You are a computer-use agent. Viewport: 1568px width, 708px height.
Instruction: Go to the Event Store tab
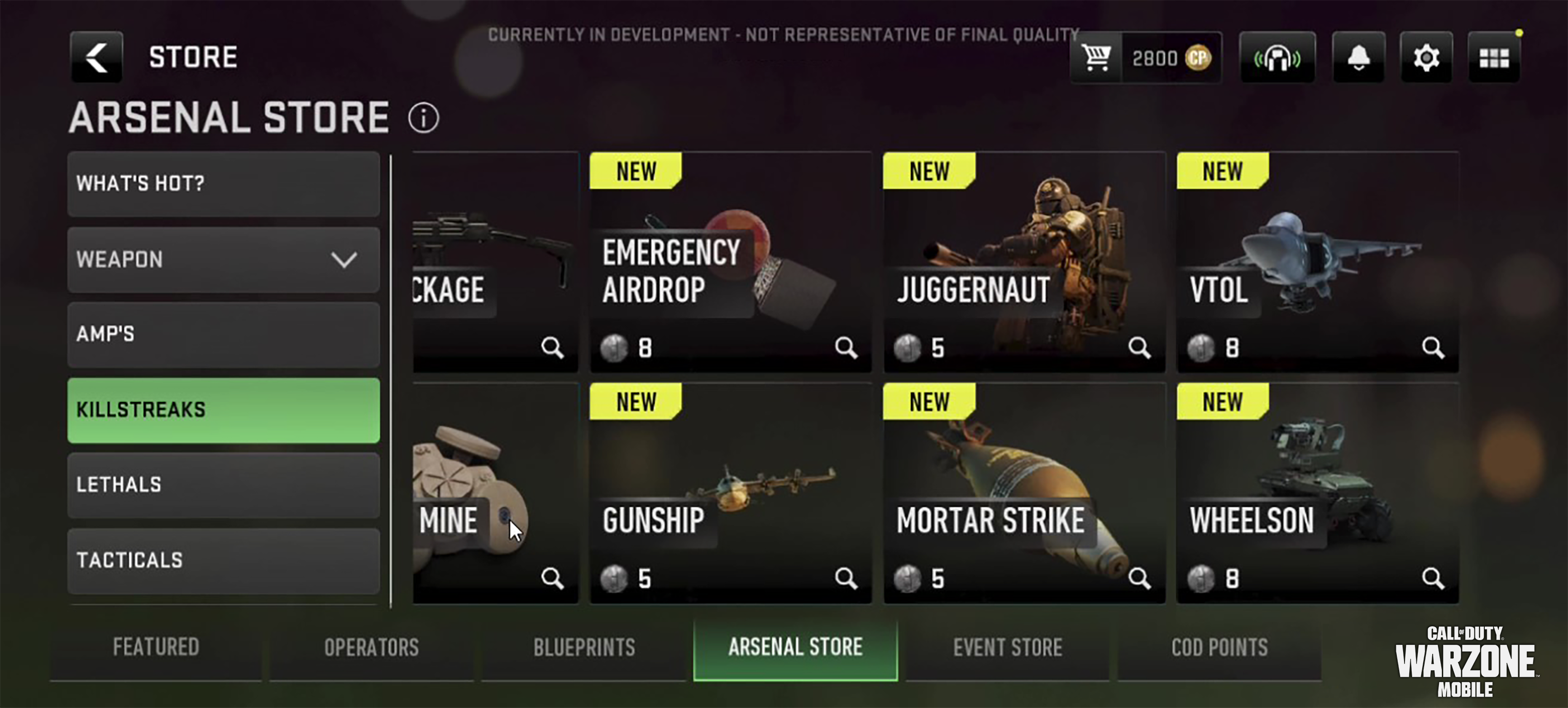(x=1007, y=647)
